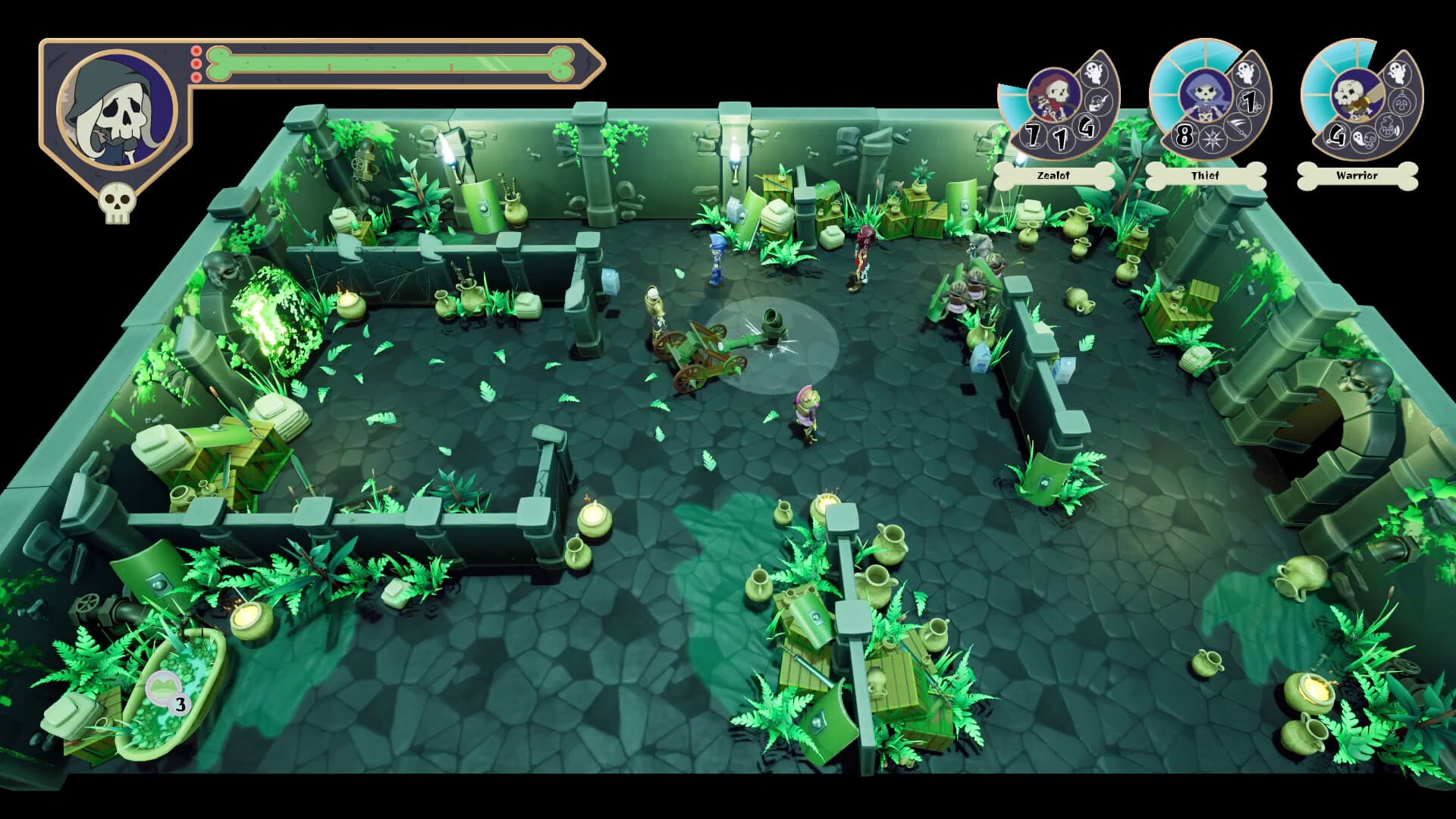Switch to the Thief bone tab

1206,175
